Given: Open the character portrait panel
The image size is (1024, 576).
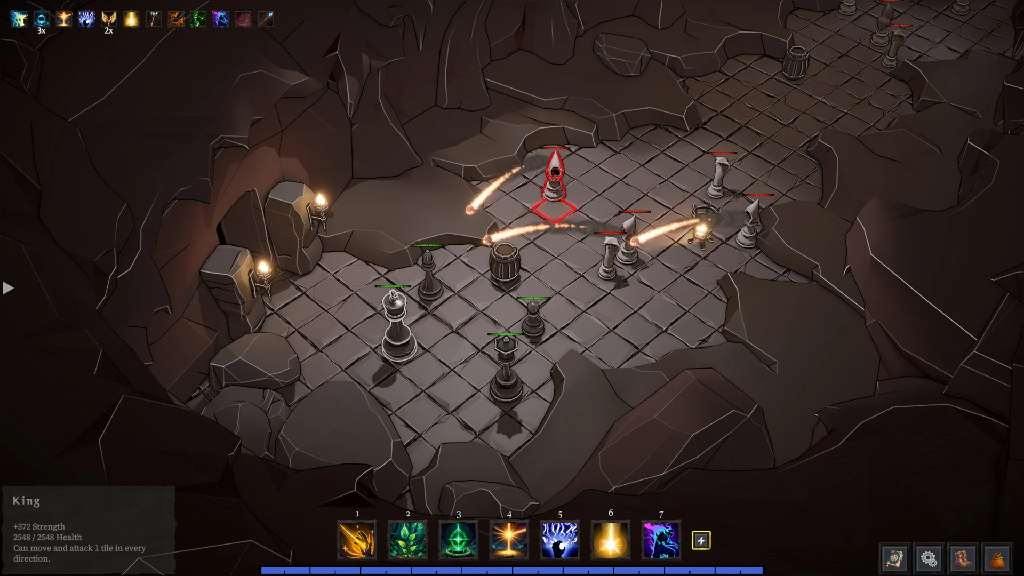Looking at the screenshot, I should tap(963, 558).
